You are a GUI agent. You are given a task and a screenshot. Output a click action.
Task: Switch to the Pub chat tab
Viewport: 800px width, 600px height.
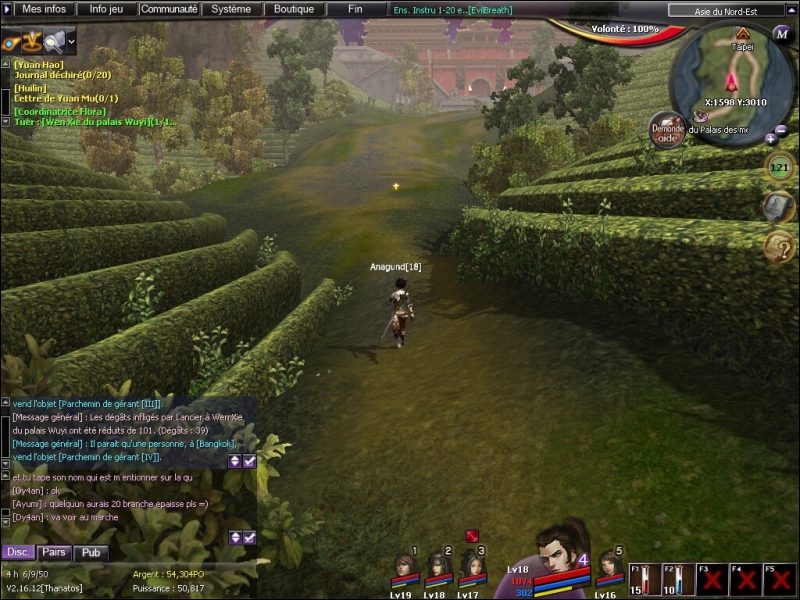click(x=90, y=552)
